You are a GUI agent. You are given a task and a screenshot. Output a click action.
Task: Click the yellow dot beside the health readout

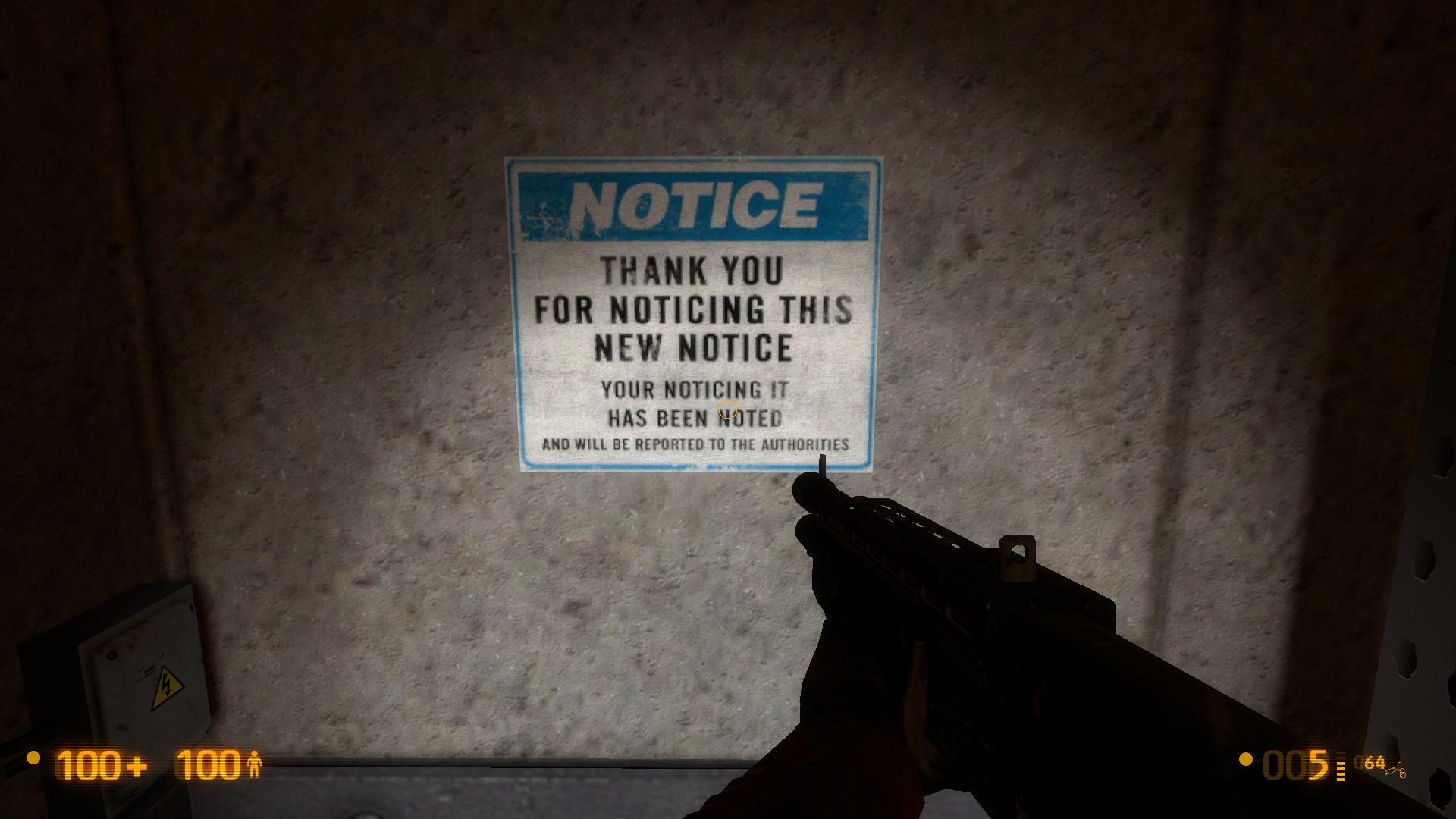(33, 758)
